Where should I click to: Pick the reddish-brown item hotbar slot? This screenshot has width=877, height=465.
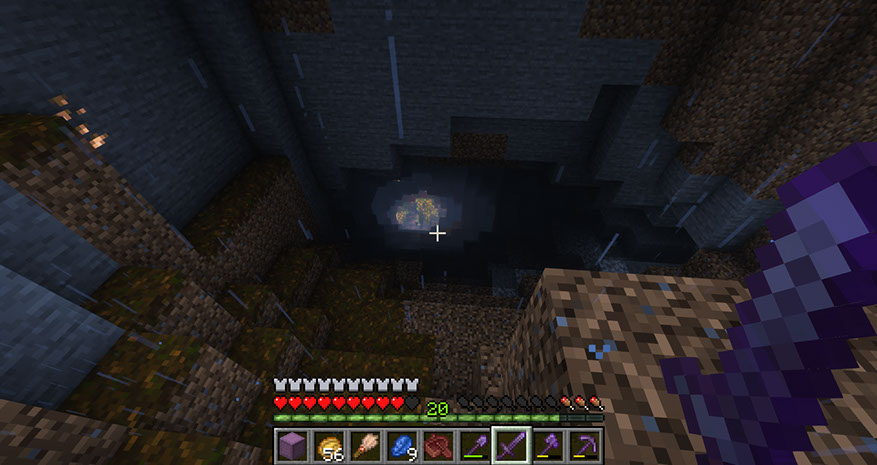tap(439, 446)
